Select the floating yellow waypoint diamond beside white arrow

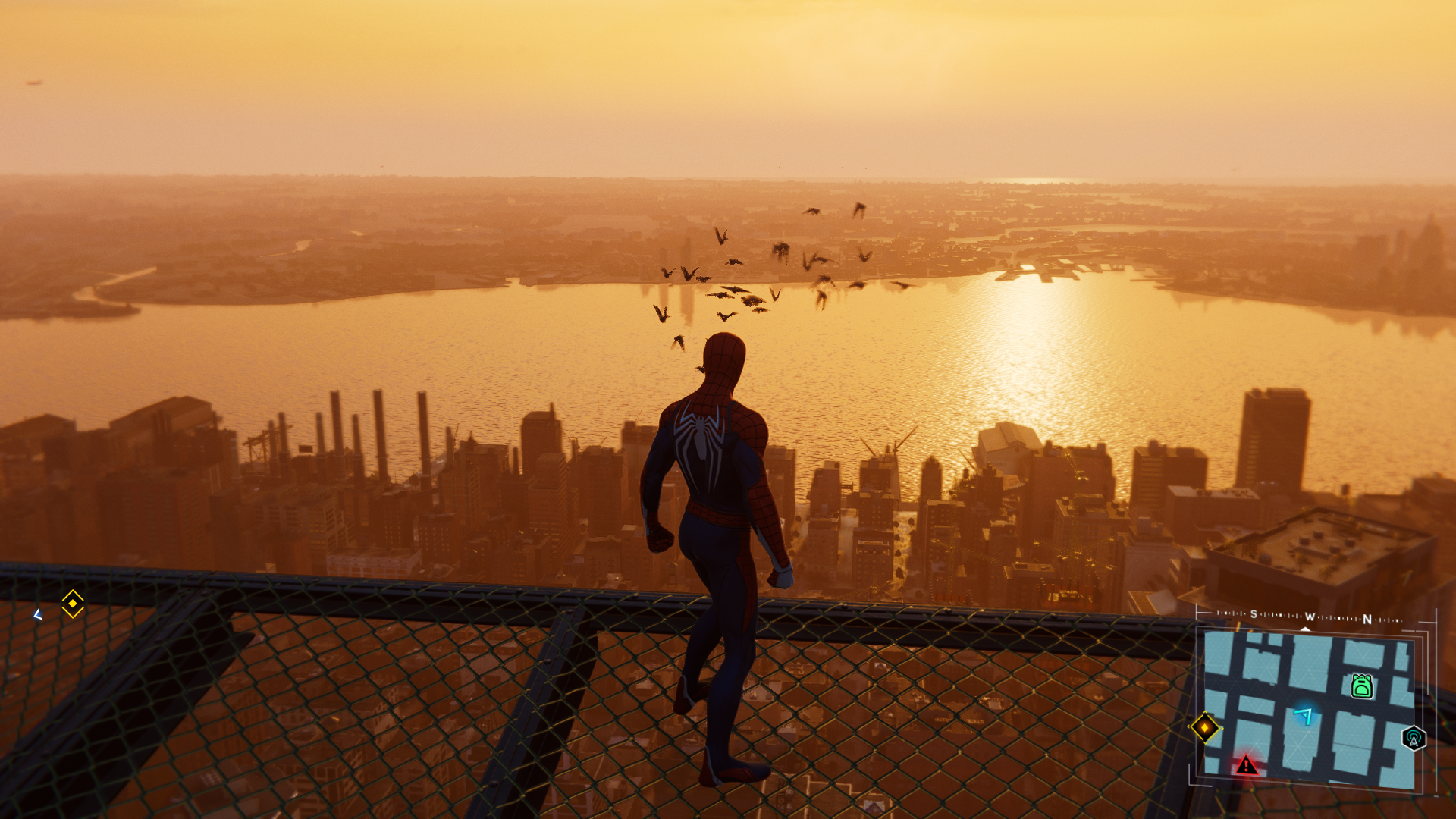click(x=73, y=604)
